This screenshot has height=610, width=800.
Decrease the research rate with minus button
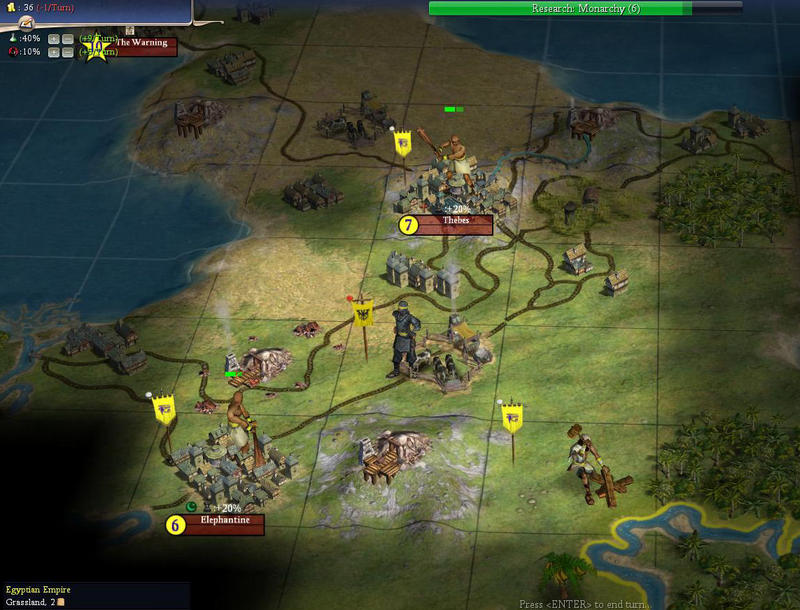(67, 38)
